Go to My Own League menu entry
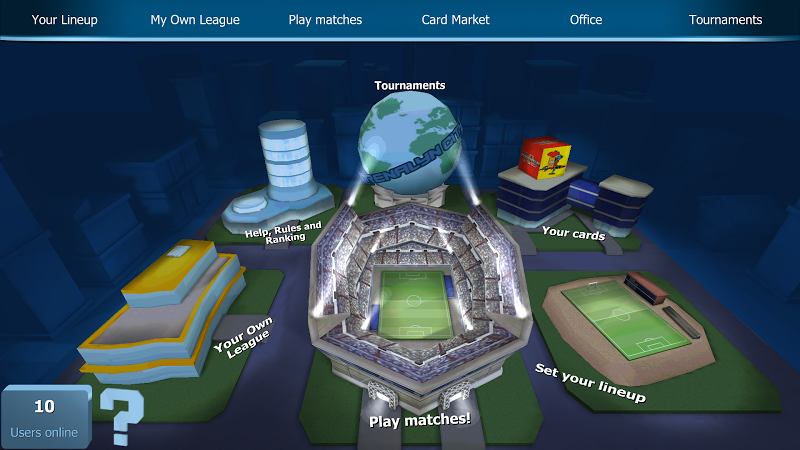Screen dimensions: 800x450 (195, 20)
